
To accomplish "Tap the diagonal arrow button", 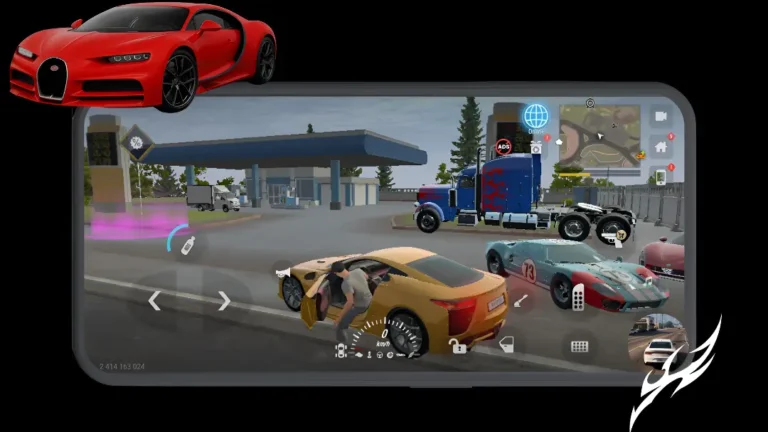I will click(x=521, y=299).
